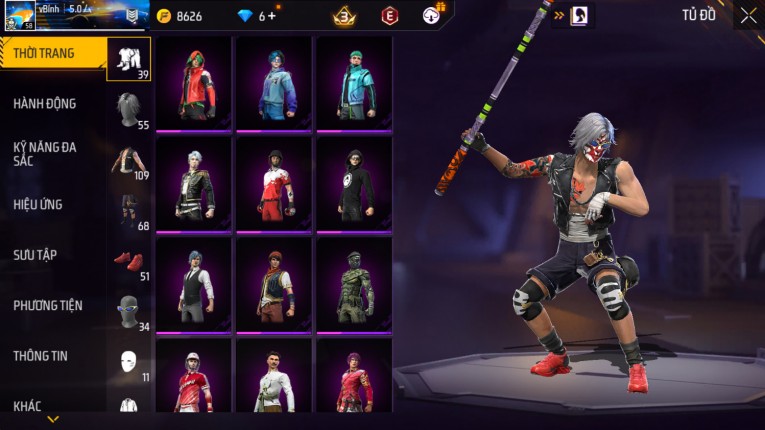Screen dimensions: 765x430
Task: Select the black hooded outfit with white emblem
Action: [353, 184]
